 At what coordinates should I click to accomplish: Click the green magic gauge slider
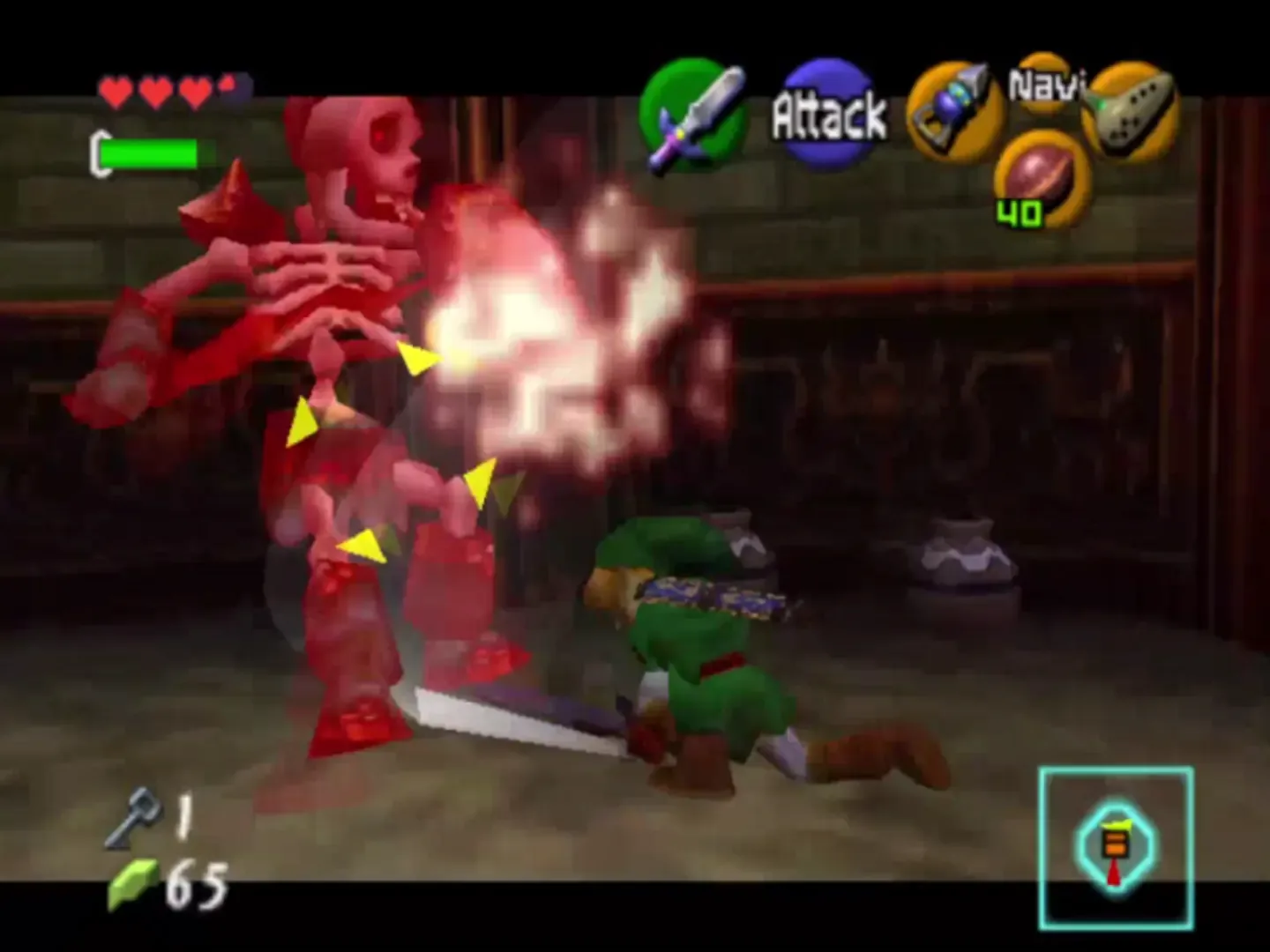tap(150, 152)
